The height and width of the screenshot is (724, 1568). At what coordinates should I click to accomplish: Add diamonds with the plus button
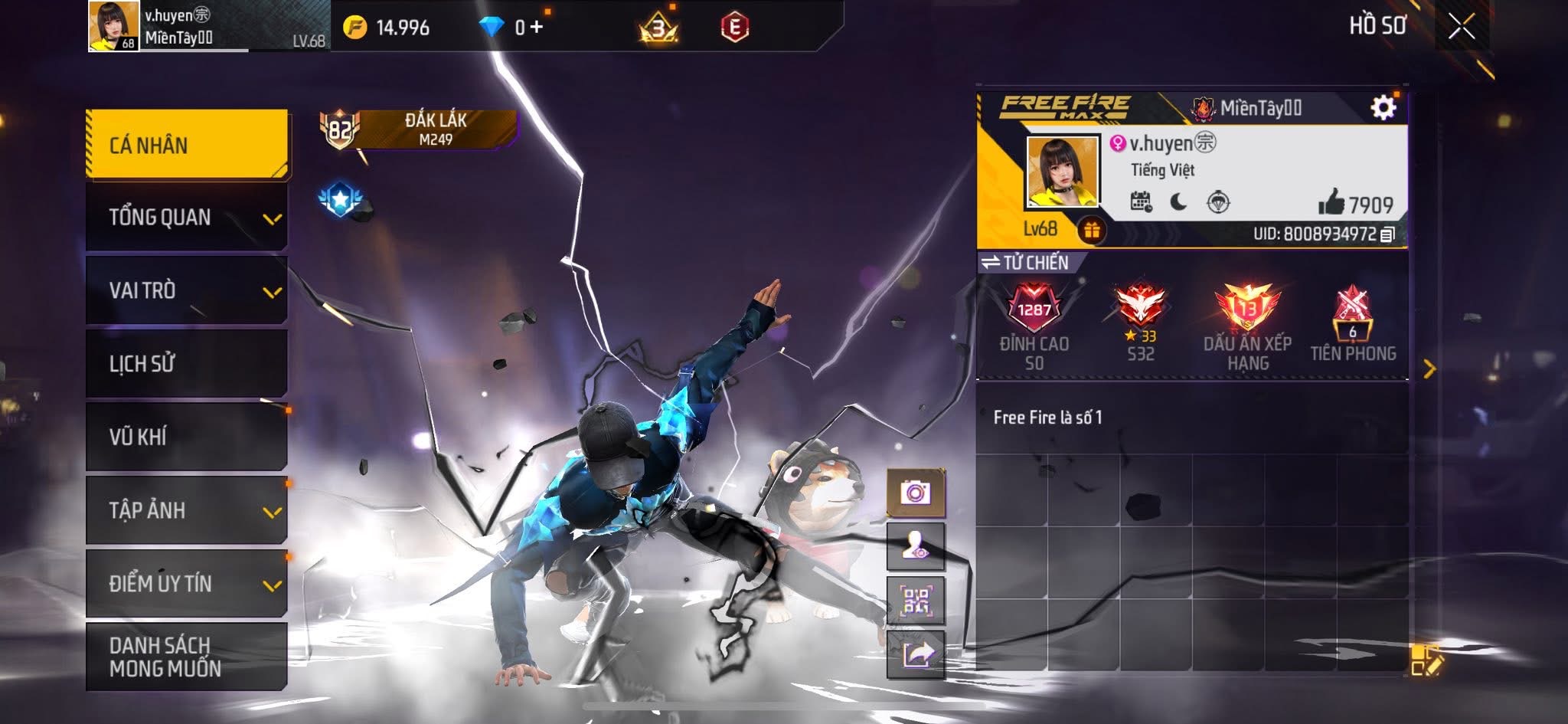tap(536, 28)
